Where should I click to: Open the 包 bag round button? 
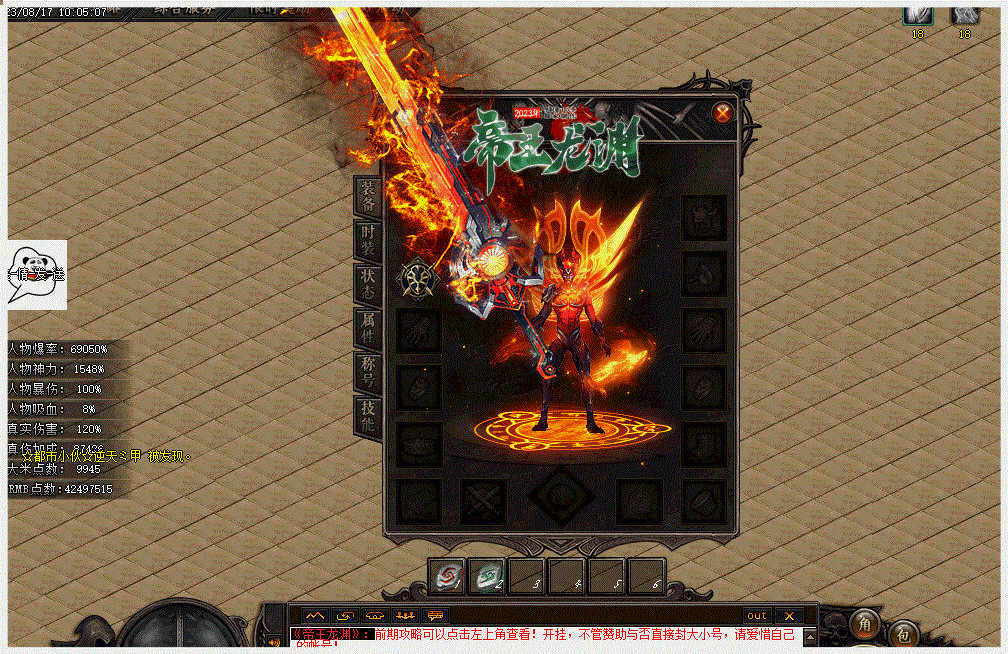point(902,634)
